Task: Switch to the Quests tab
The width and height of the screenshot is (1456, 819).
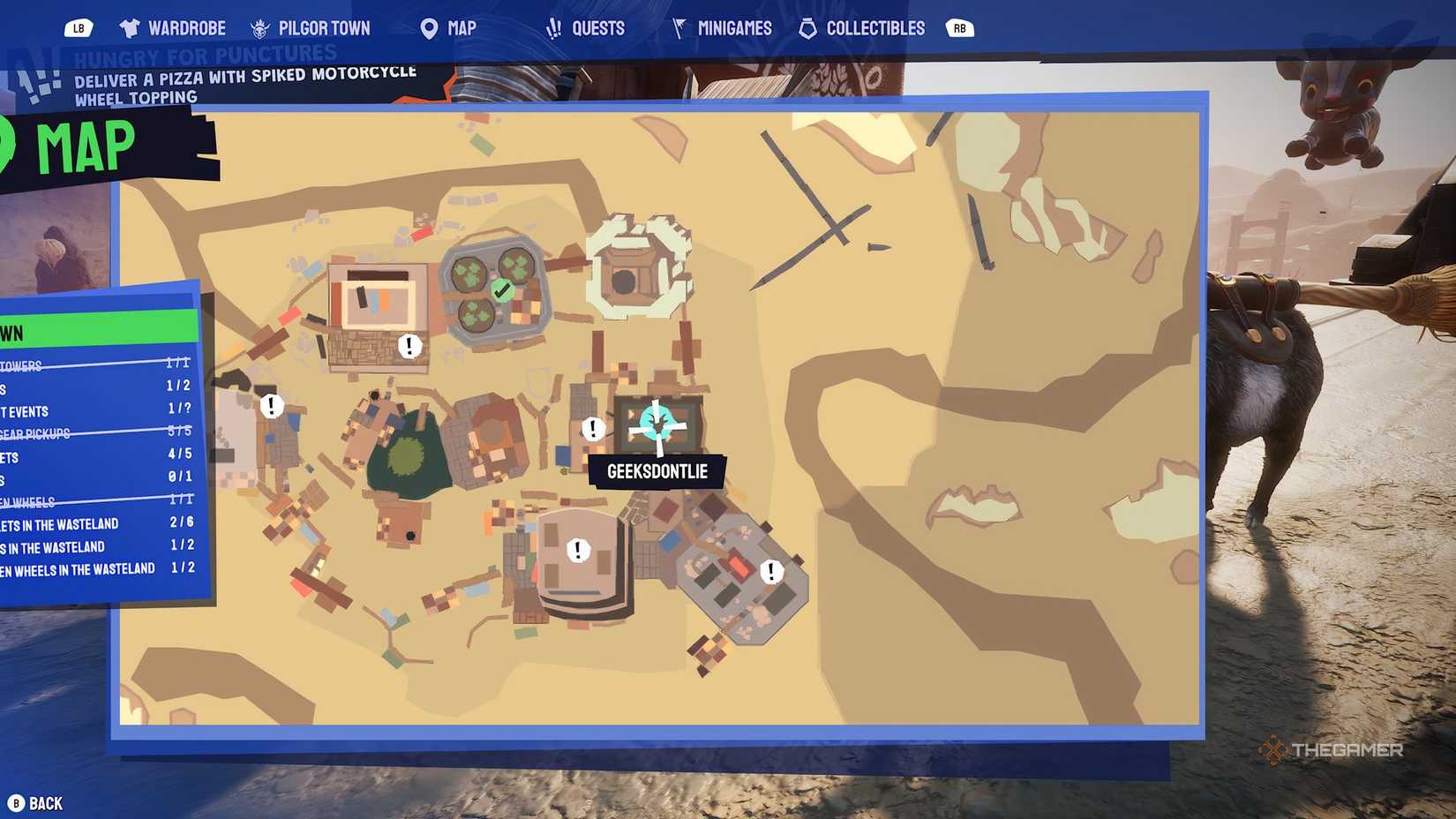Action: [x=588, y=27]
